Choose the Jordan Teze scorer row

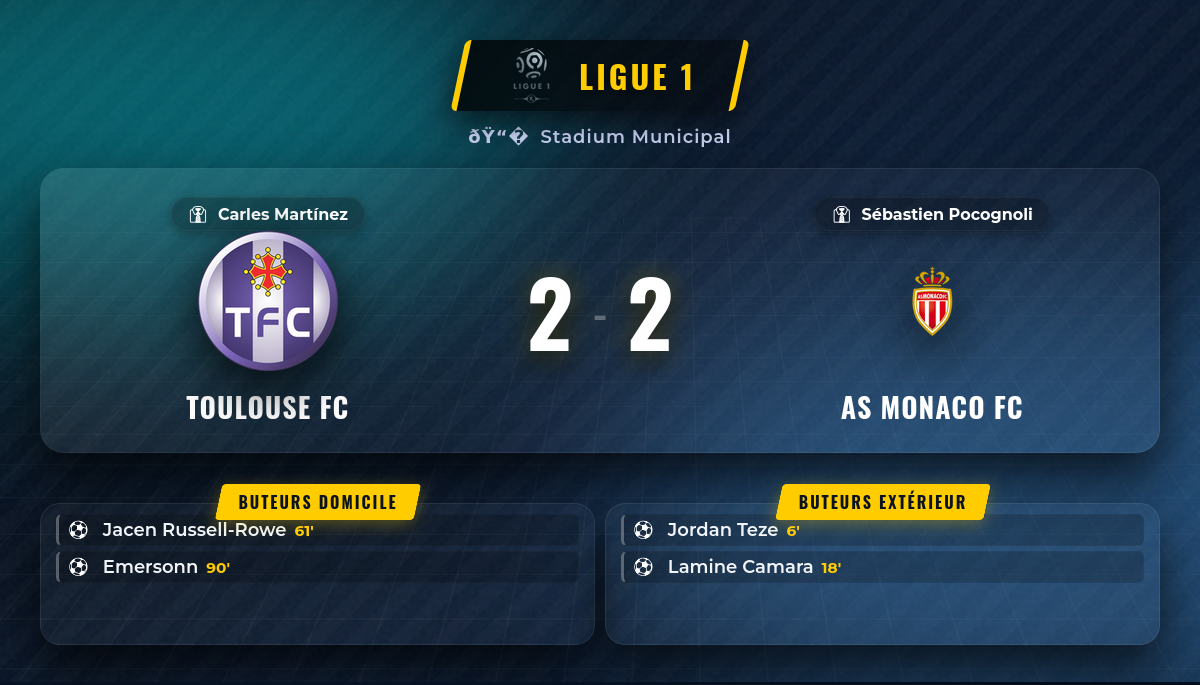882,530
